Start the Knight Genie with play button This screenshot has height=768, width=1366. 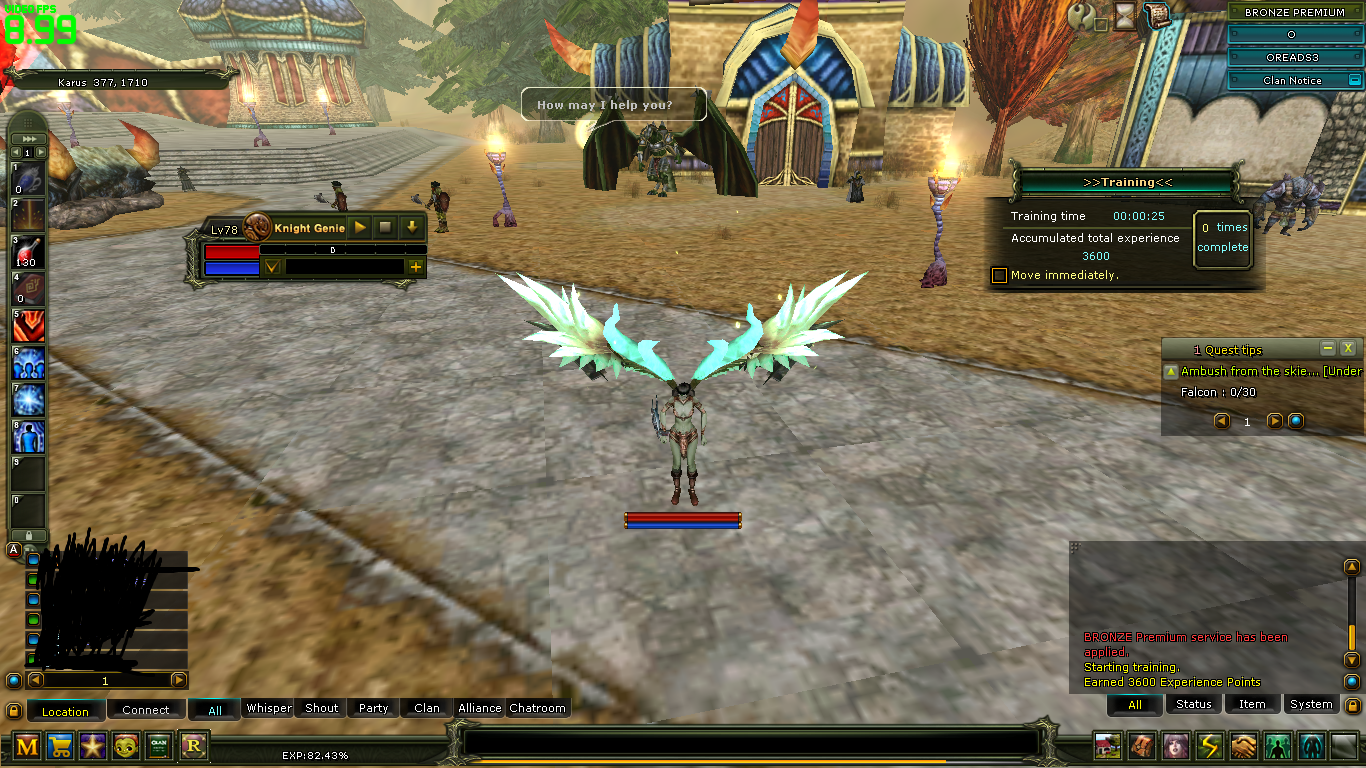(361, 228)
